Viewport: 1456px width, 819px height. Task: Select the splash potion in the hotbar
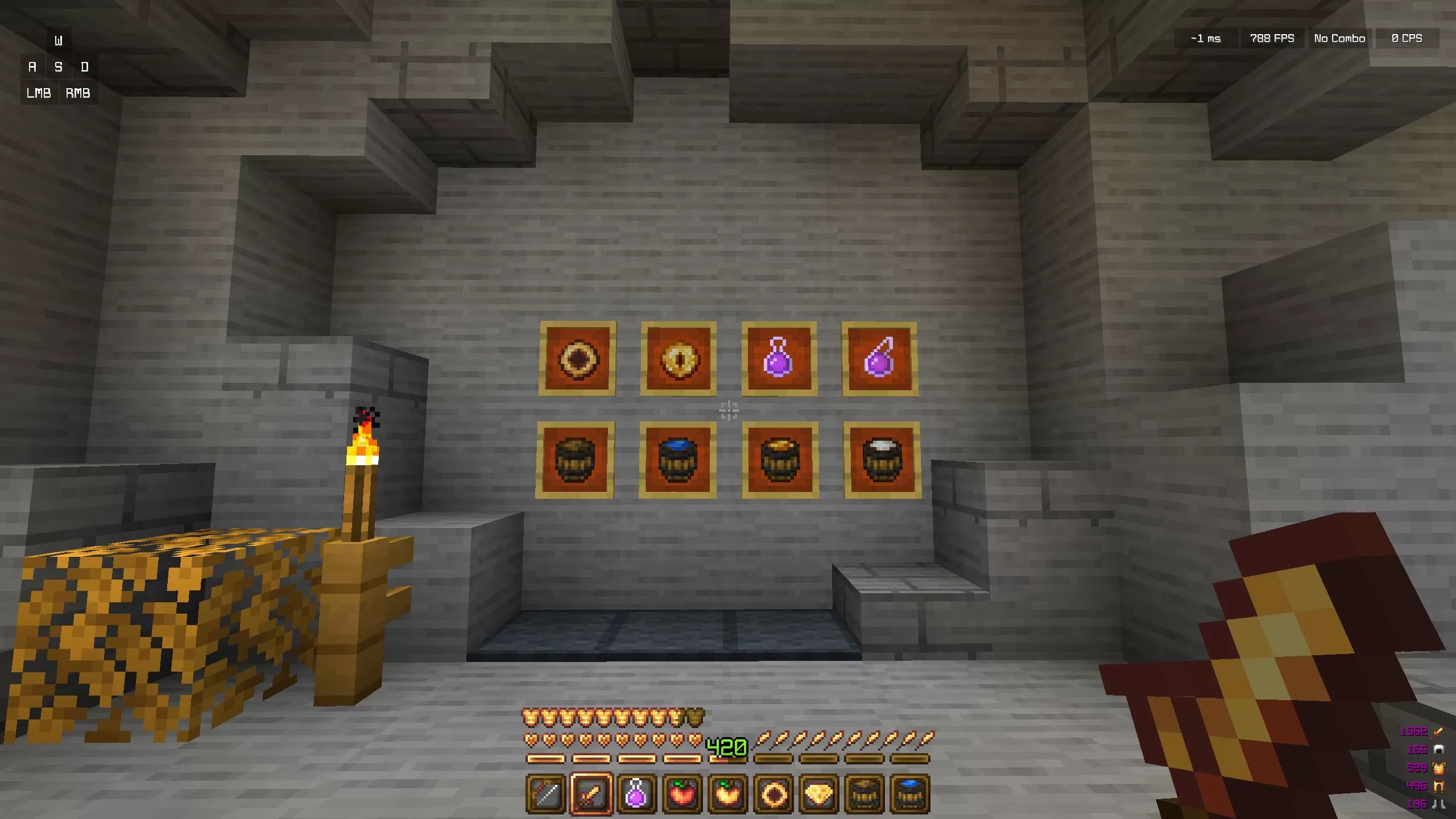(x=637, y=793)
